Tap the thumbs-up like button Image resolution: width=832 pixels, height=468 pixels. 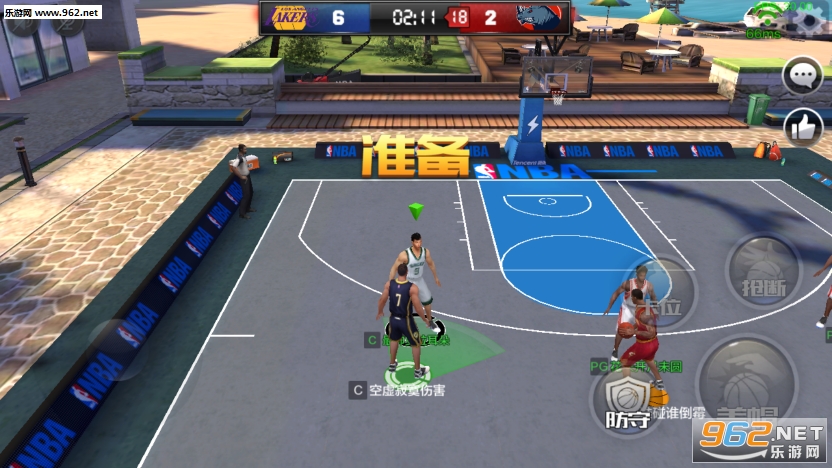(x=802, y=125)
